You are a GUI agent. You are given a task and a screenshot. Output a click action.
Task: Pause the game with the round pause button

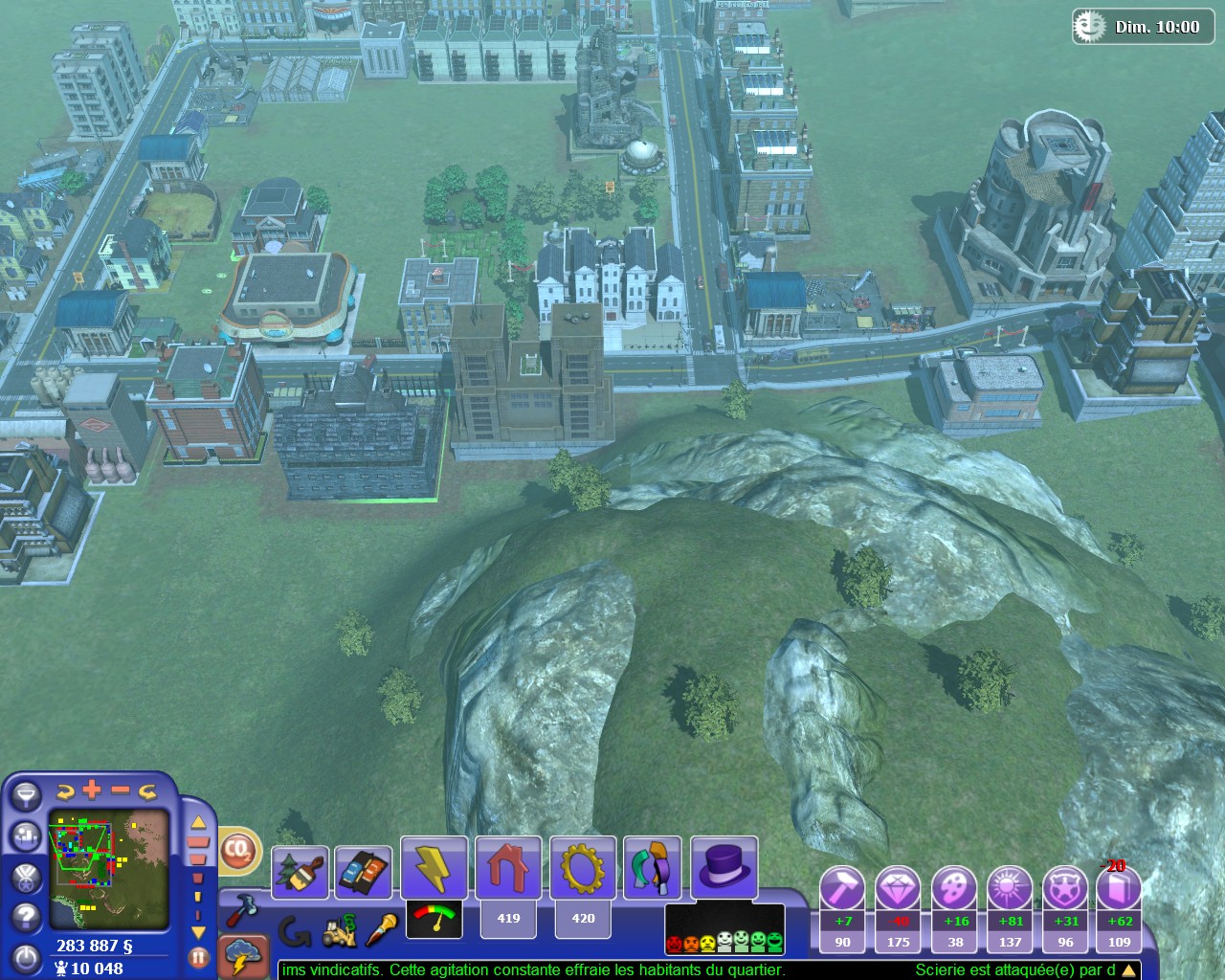pos(198,956)
